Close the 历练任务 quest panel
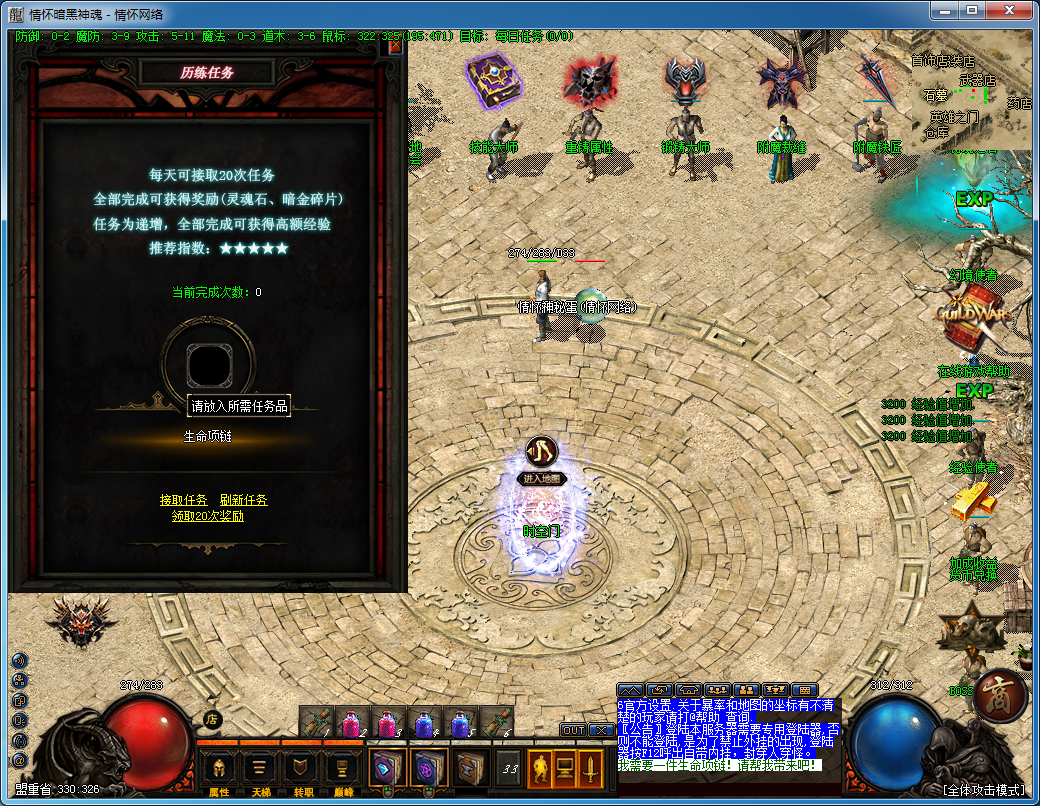 pos(395,46)
